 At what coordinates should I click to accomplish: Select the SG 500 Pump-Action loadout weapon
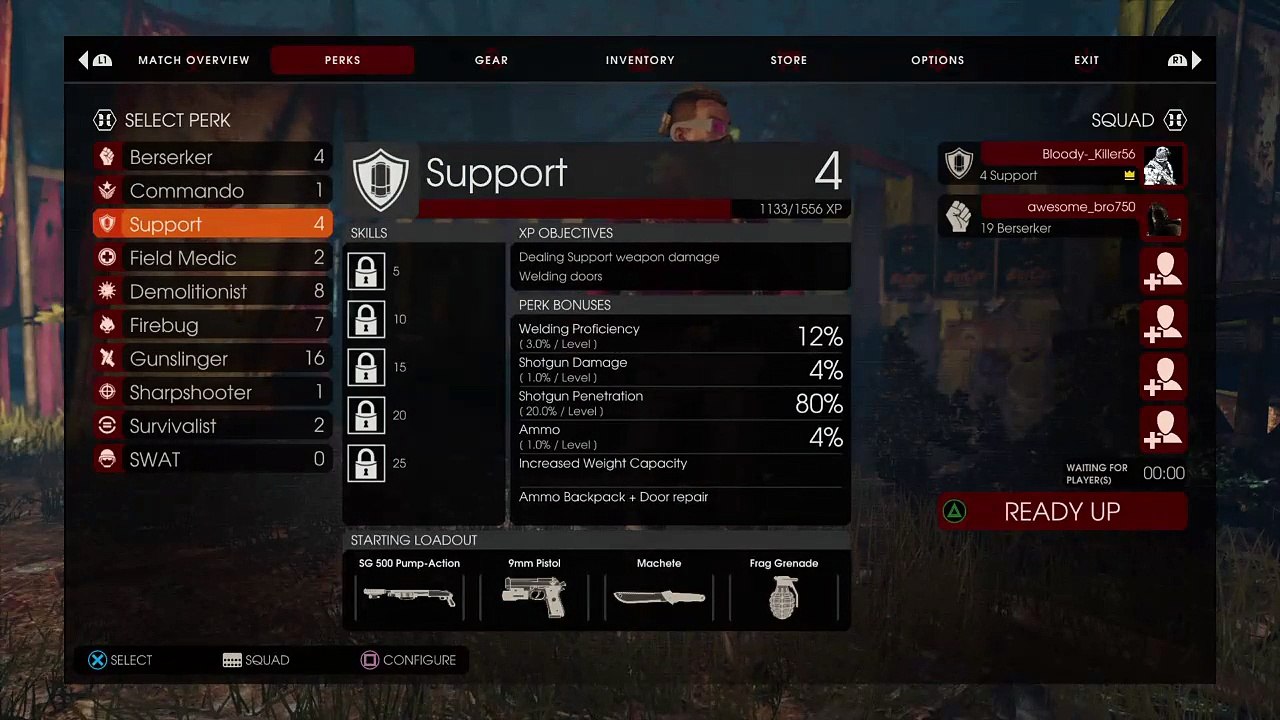409,589
